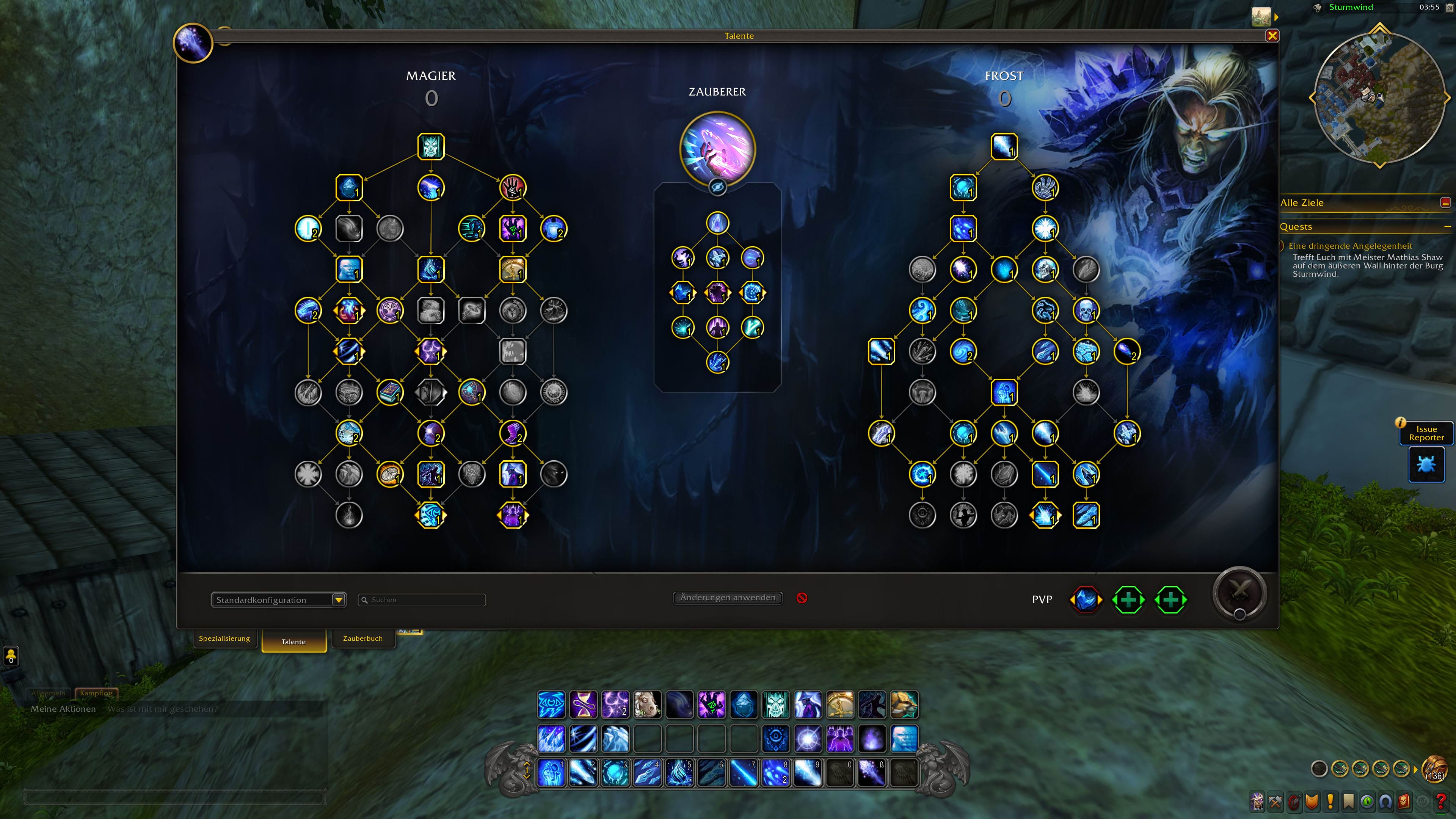Image resolution: width=1456 pixels, height=819 pixels.
Task: Select the skull talent atop Magier tree
Action: point(431,147)
